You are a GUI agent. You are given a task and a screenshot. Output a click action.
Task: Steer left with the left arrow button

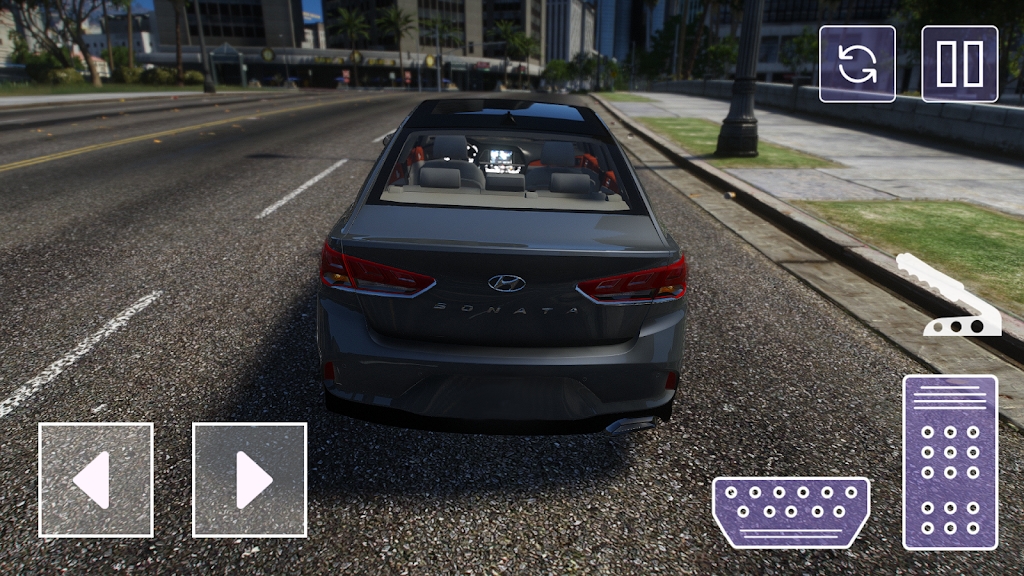click(96, 480)
